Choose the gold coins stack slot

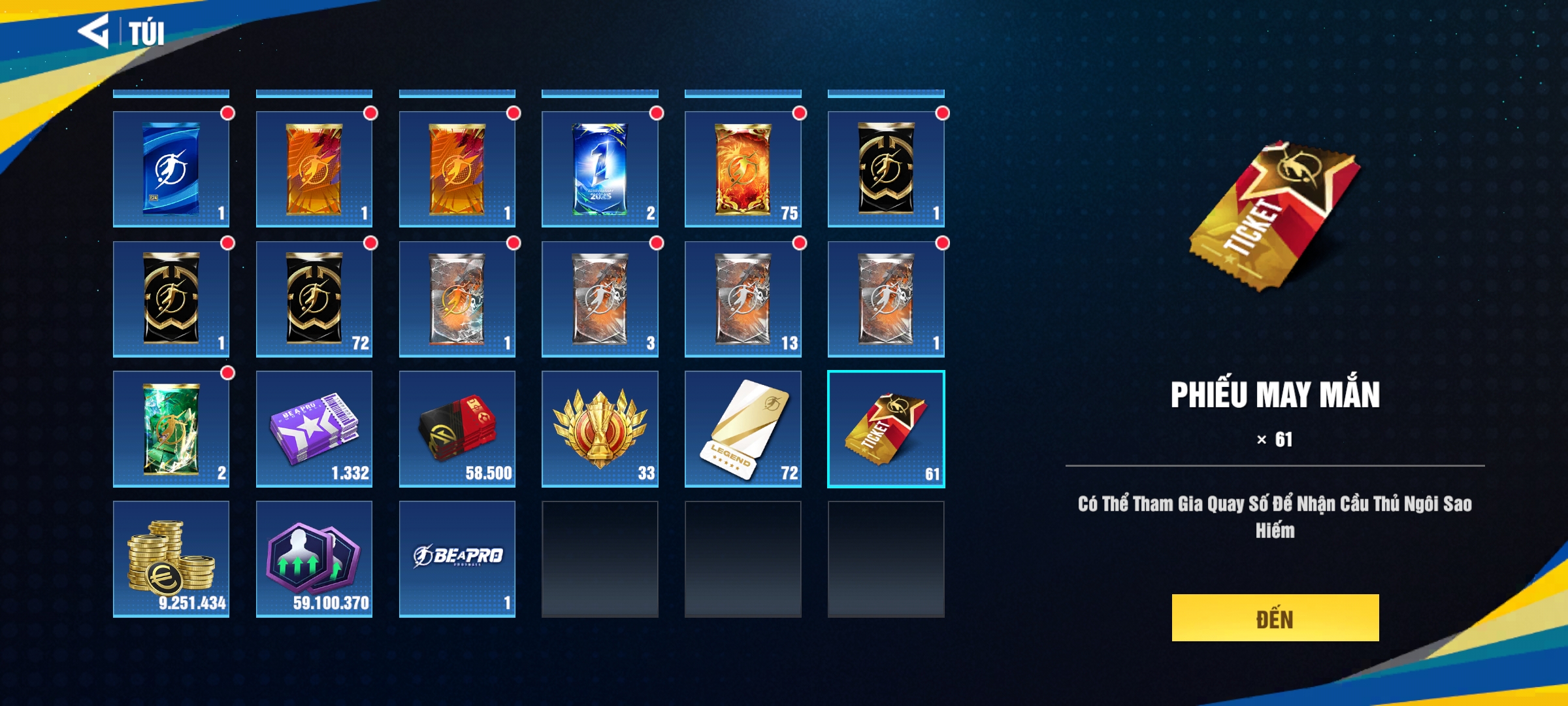pyautogui.click(x=171, y=559)
